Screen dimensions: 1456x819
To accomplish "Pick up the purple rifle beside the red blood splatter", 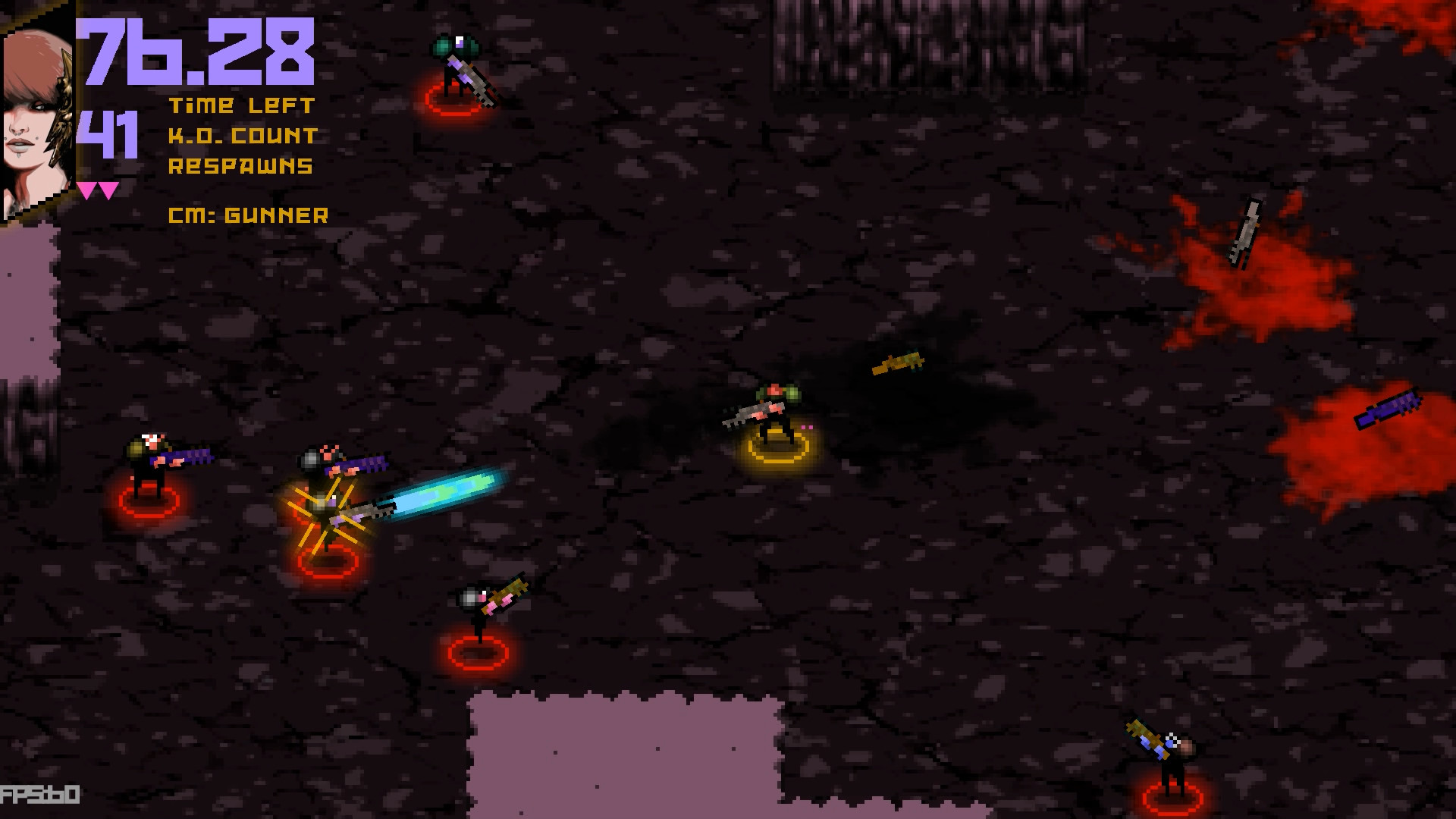I will (1388, 409).
